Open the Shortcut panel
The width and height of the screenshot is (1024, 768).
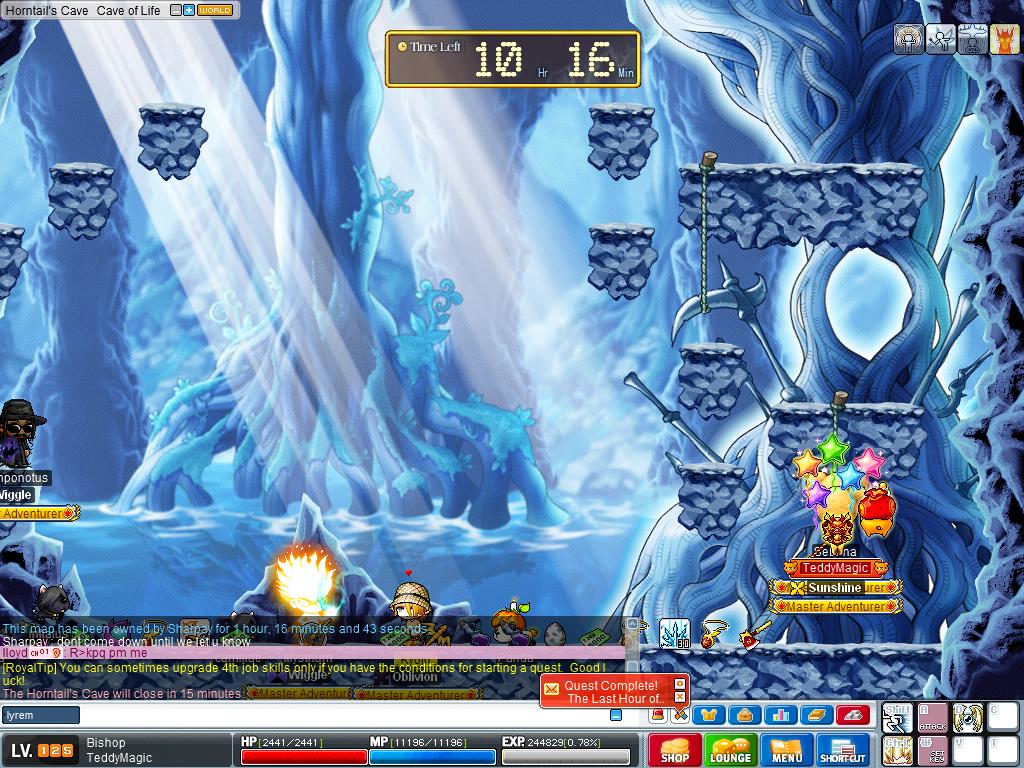click(x=842, y=750)
